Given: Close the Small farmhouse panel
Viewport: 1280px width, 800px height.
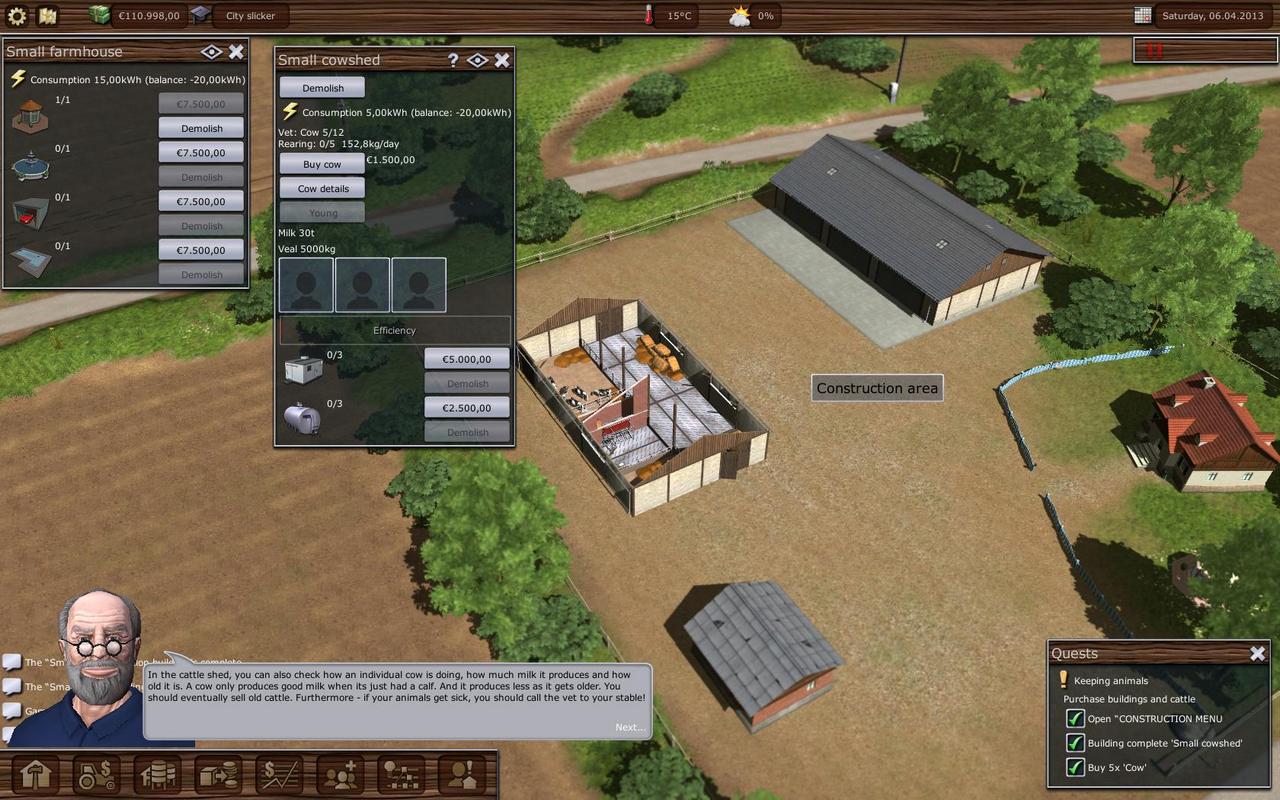Looking at the screenshot, I should click(x=236, y=52).
